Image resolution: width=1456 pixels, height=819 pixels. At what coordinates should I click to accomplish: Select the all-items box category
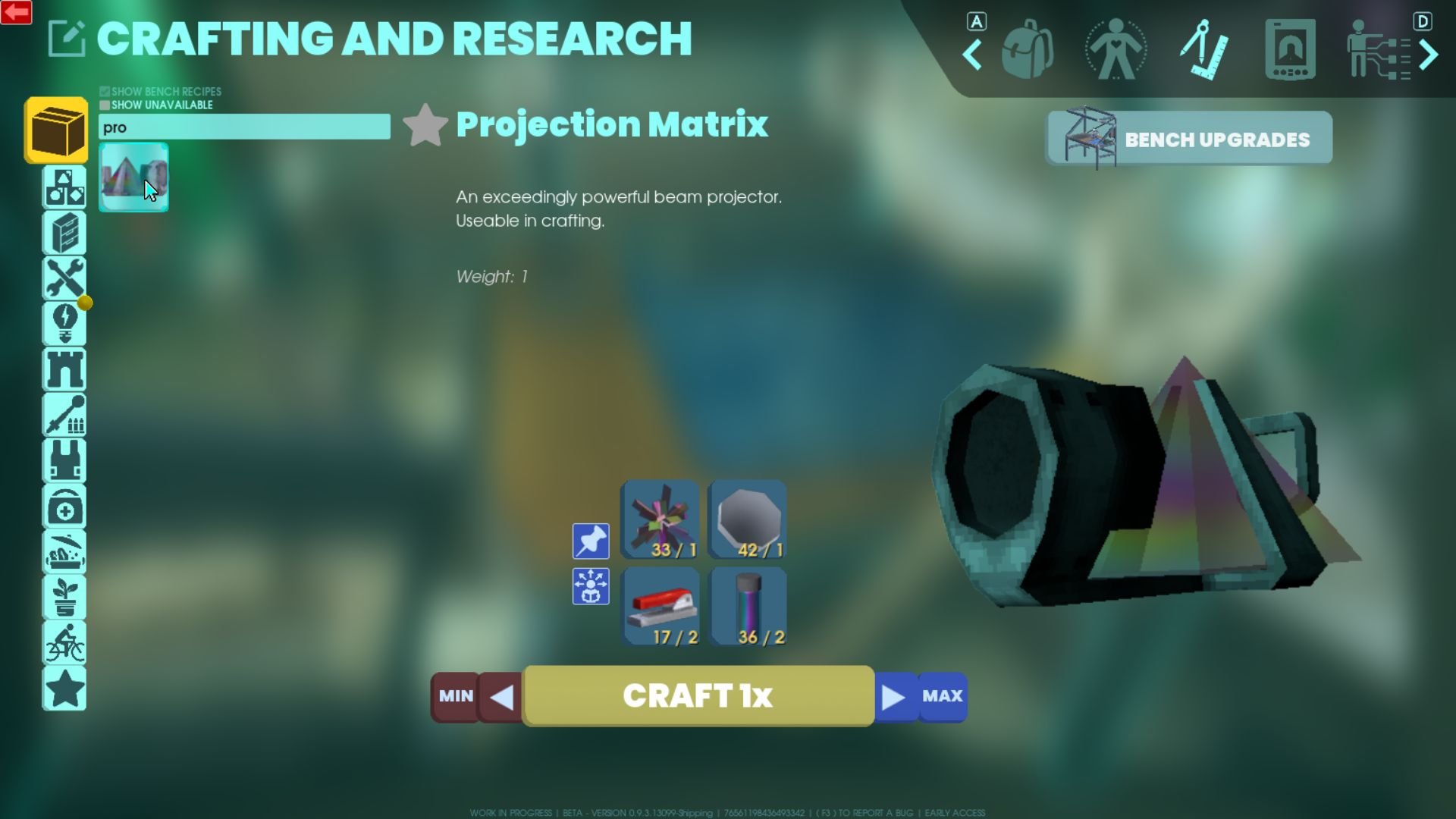point(56,130)
